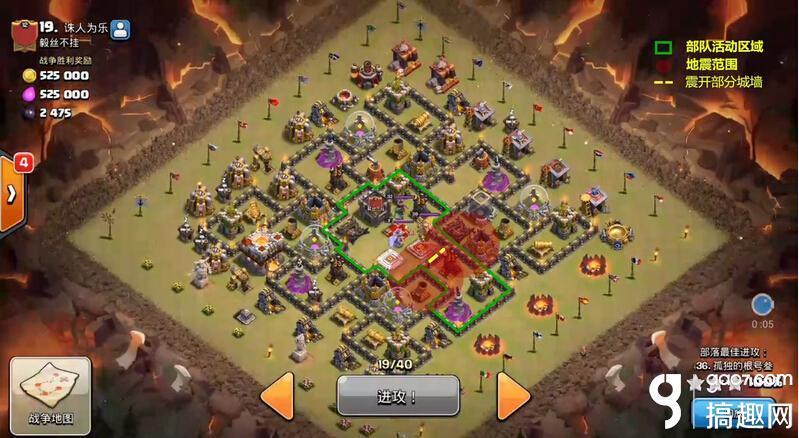This screenshot has height=438, width=799.
Task: Open the 战争地图 war map
Action: [x=50, y=394]
